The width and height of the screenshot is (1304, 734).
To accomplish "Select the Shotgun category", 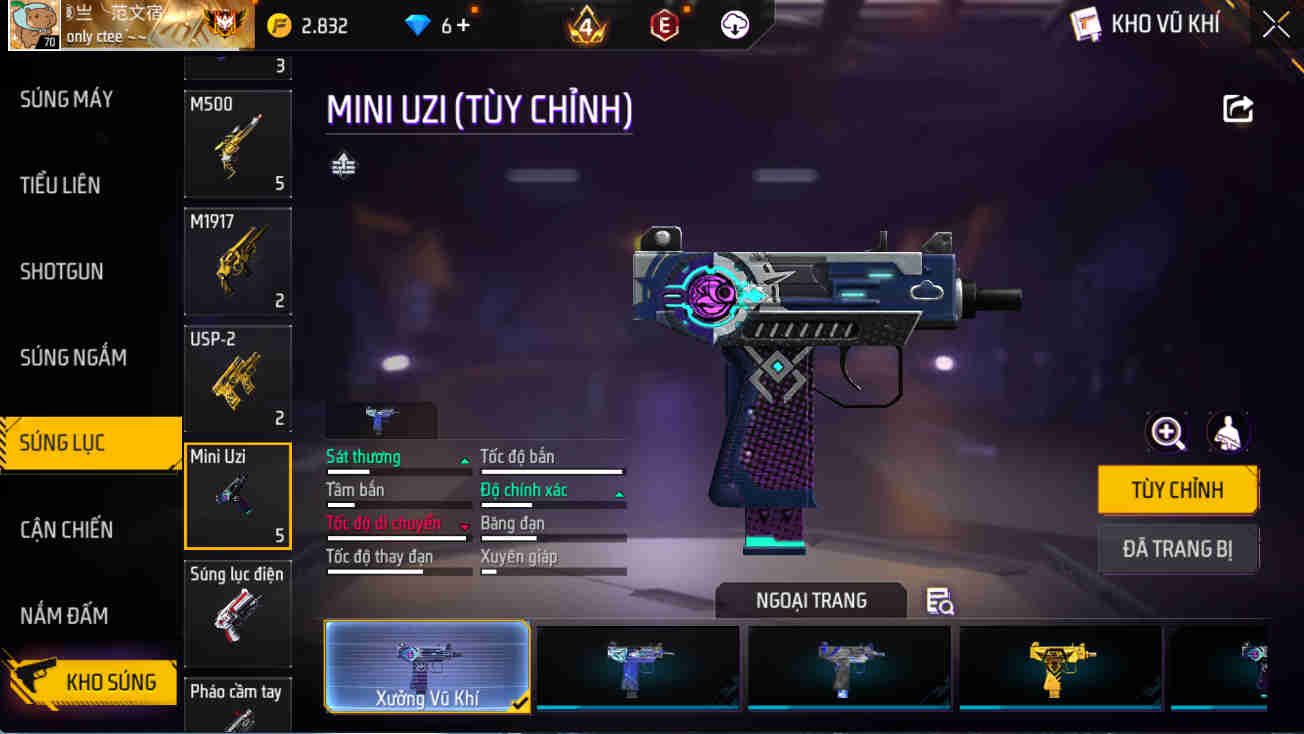I will click(x=62, y=271).
